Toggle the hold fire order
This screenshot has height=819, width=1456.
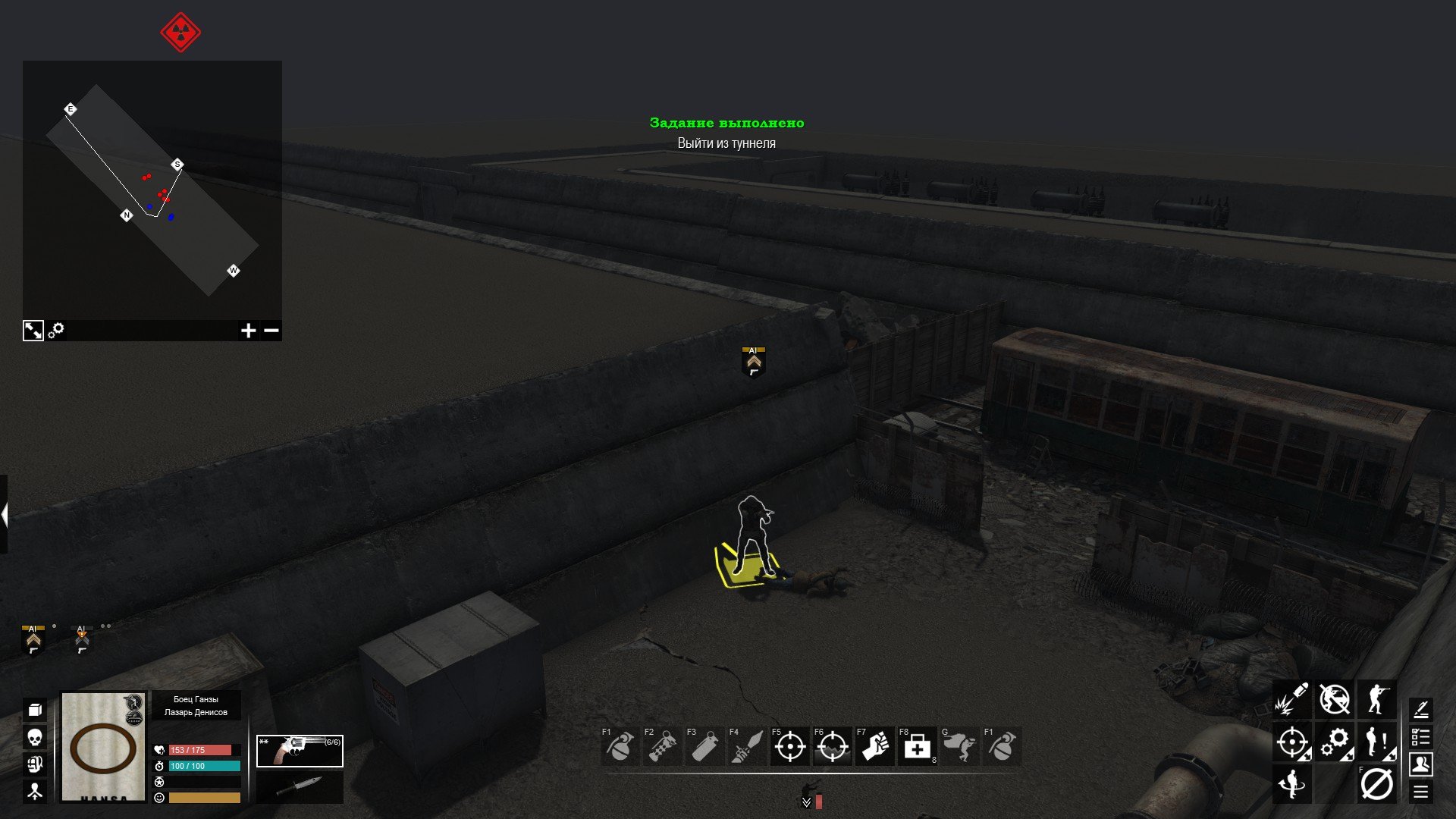[x=1334, y=699]
